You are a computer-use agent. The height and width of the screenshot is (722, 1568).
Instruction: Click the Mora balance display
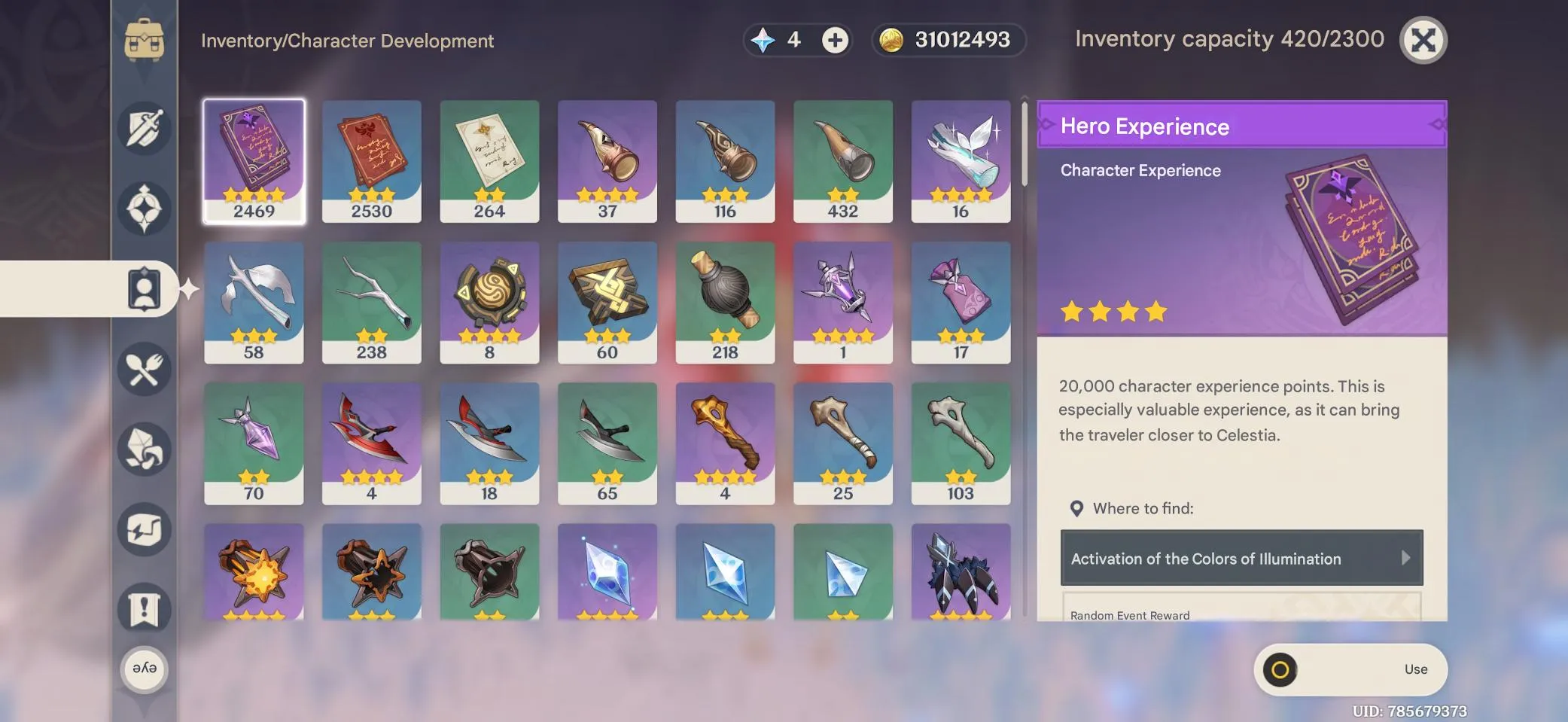click(947, 40)
